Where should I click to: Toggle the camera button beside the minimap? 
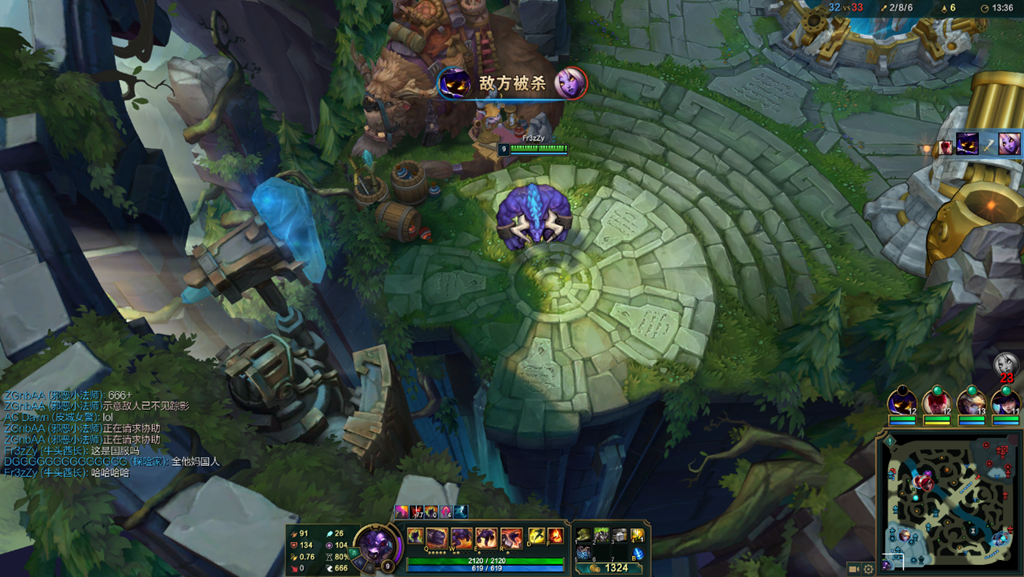tap(853, 568)
